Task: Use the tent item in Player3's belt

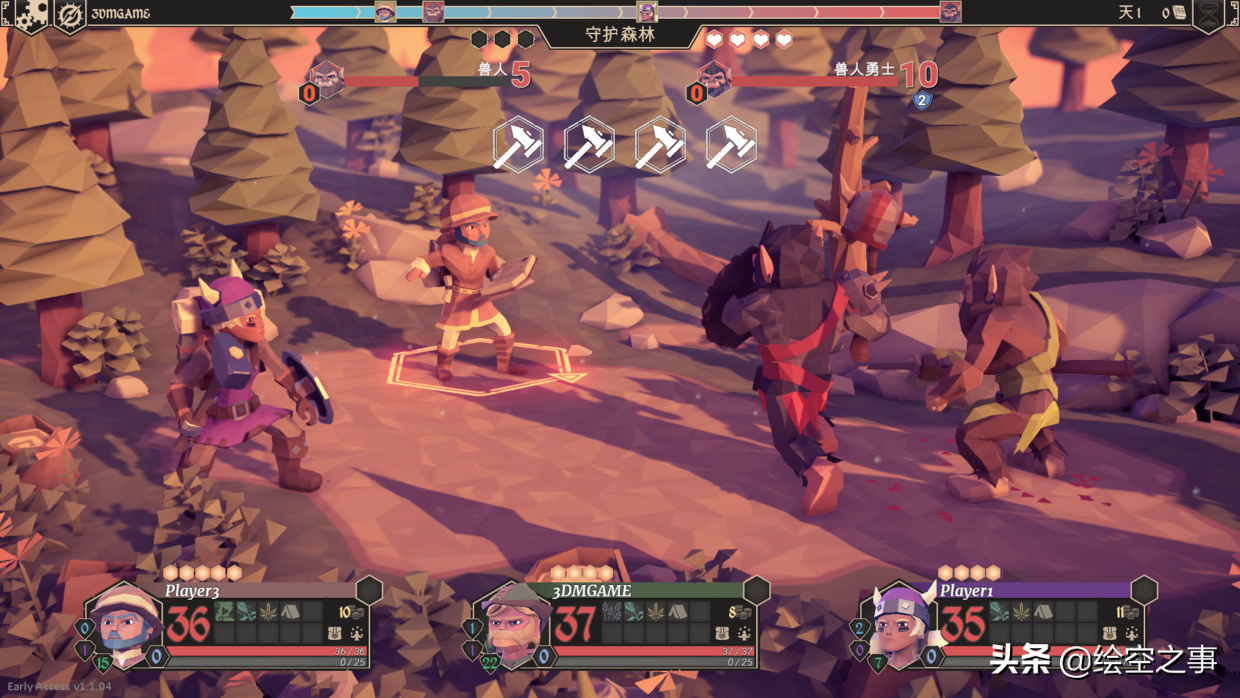Action: tap(290, 611)
